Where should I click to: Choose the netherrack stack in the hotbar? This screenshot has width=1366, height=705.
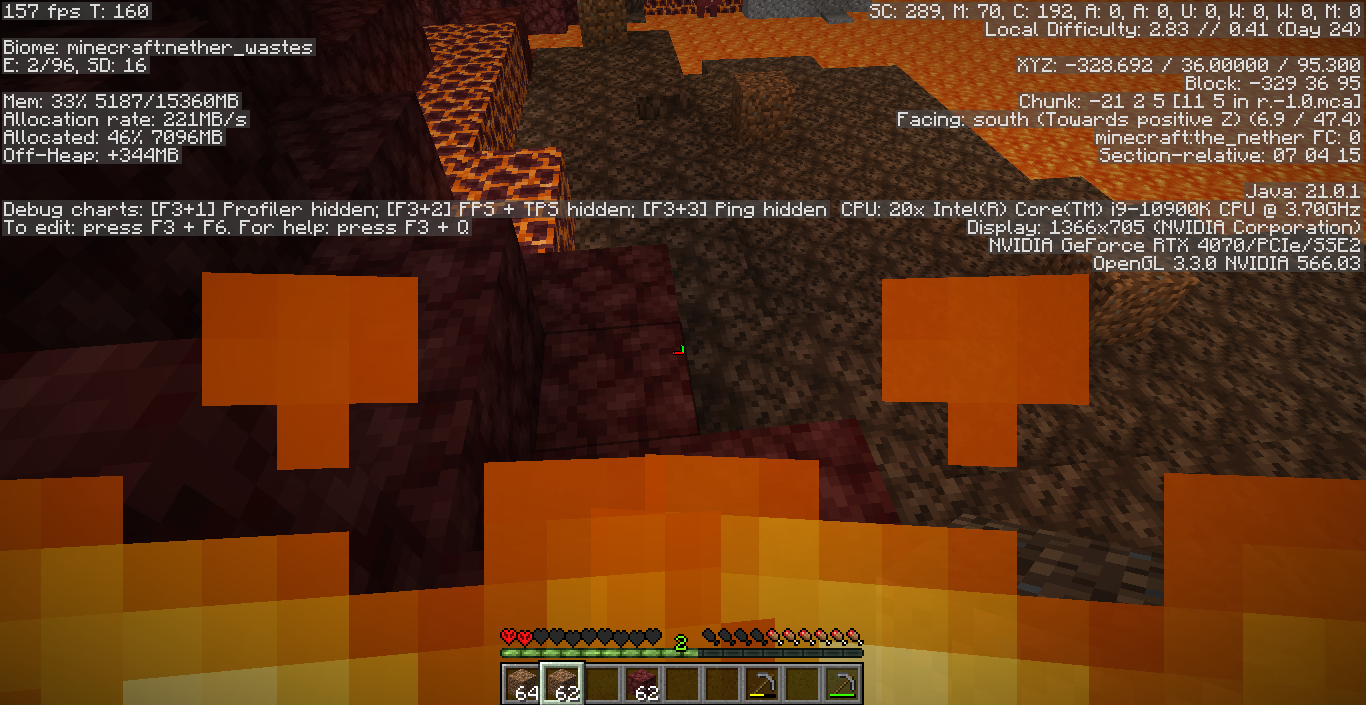(641, 684)
